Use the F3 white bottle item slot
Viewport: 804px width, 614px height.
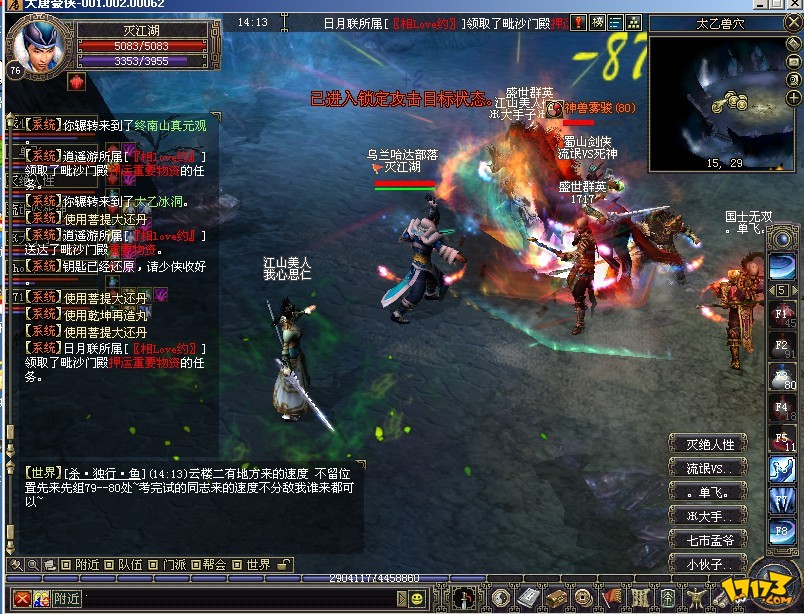pyautogui.click(x=782, y=377)
